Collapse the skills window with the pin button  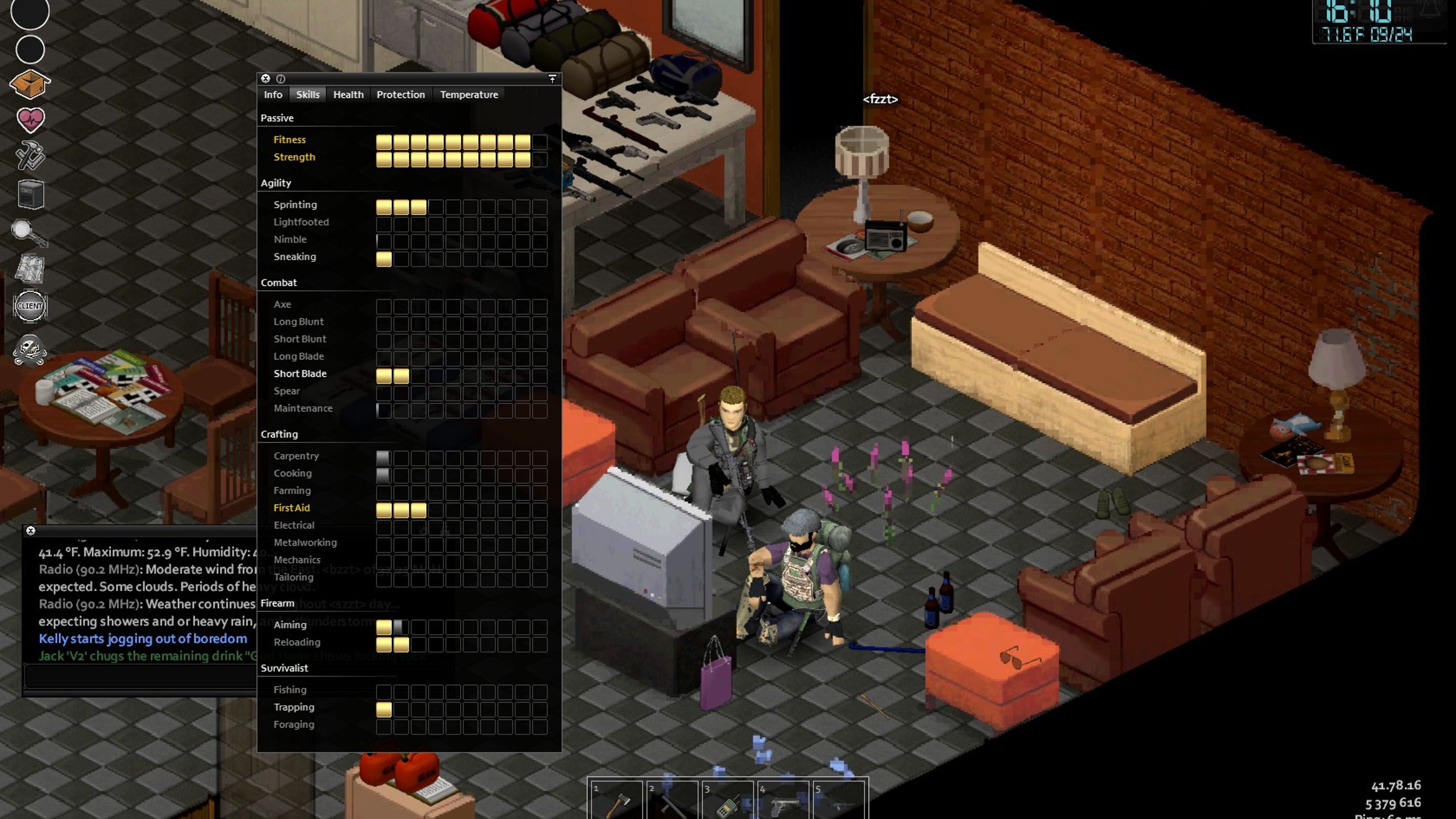[552, 79]
